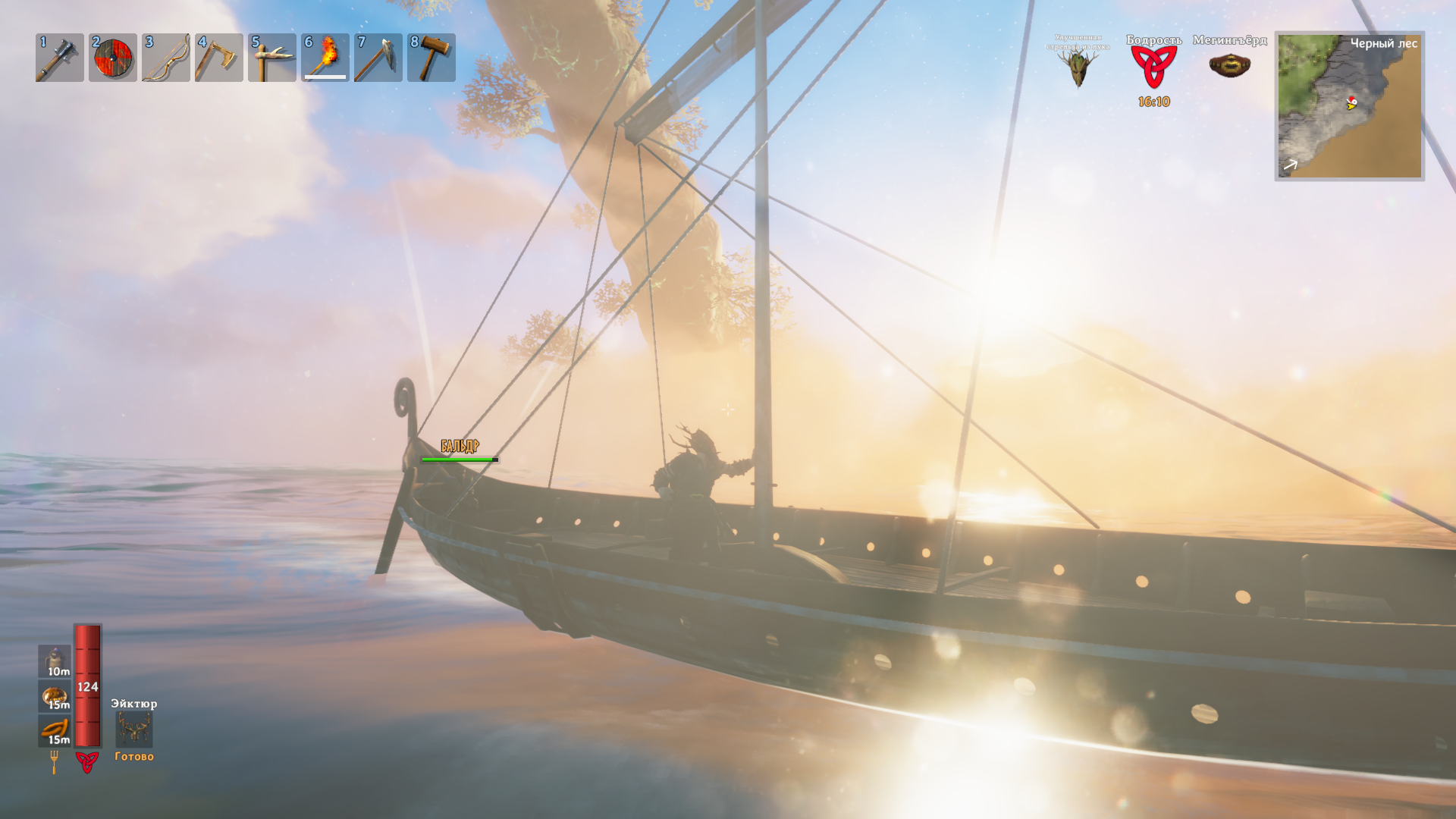The height and width of the screenshot is (819, 1456).
Task: Select the mace in hotbar slot 1
Action: (x=59, y=58)
